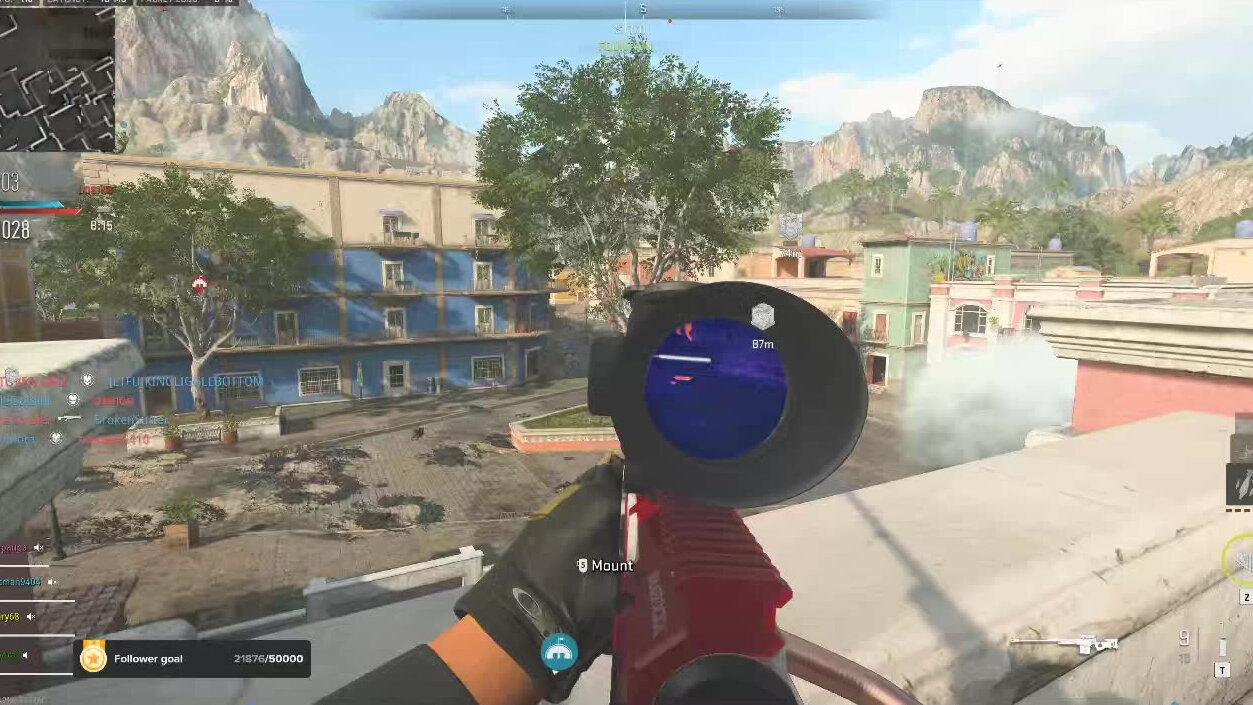Click the compass heading bar

[x=628, y=10]
